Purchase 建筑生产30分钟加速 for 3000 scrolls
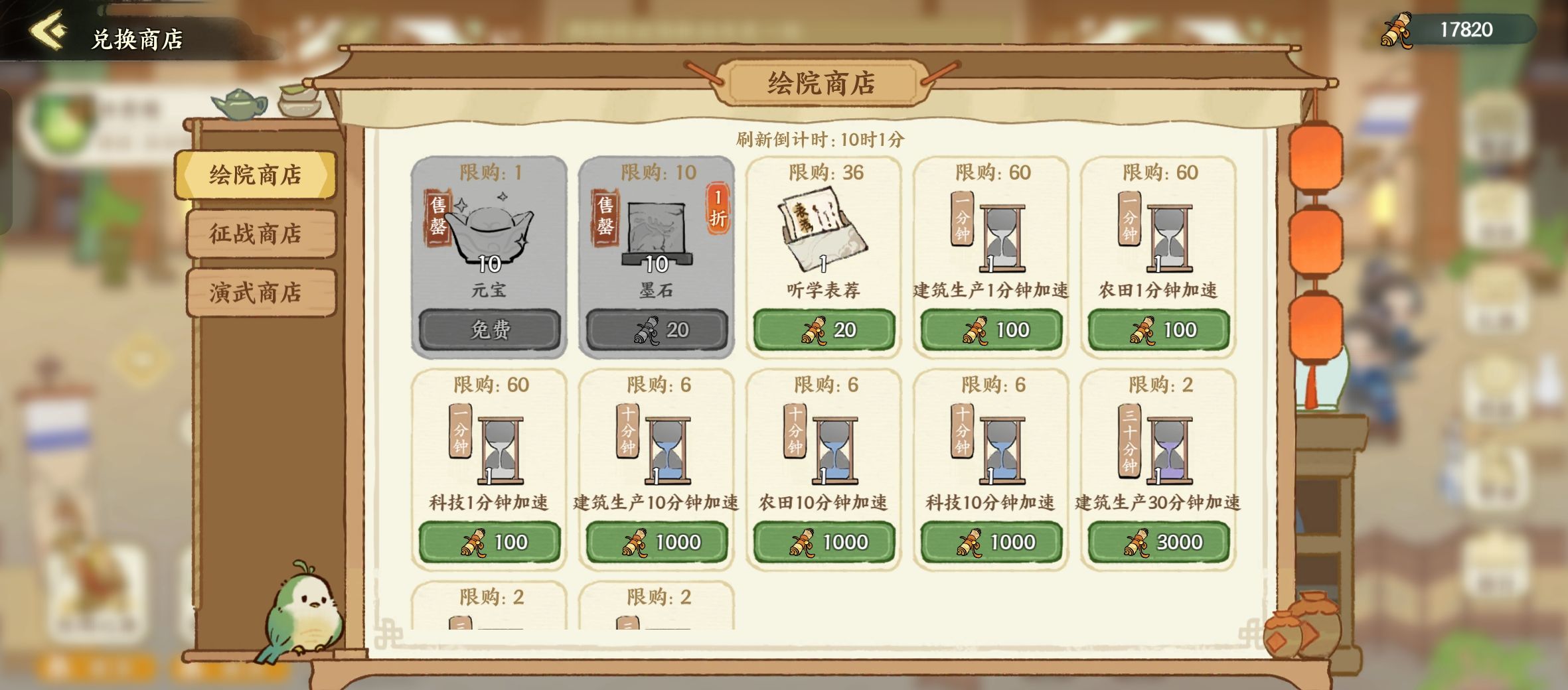Image resolution: width=1568 pixels, height=690 pixels. pos(1160,541)
